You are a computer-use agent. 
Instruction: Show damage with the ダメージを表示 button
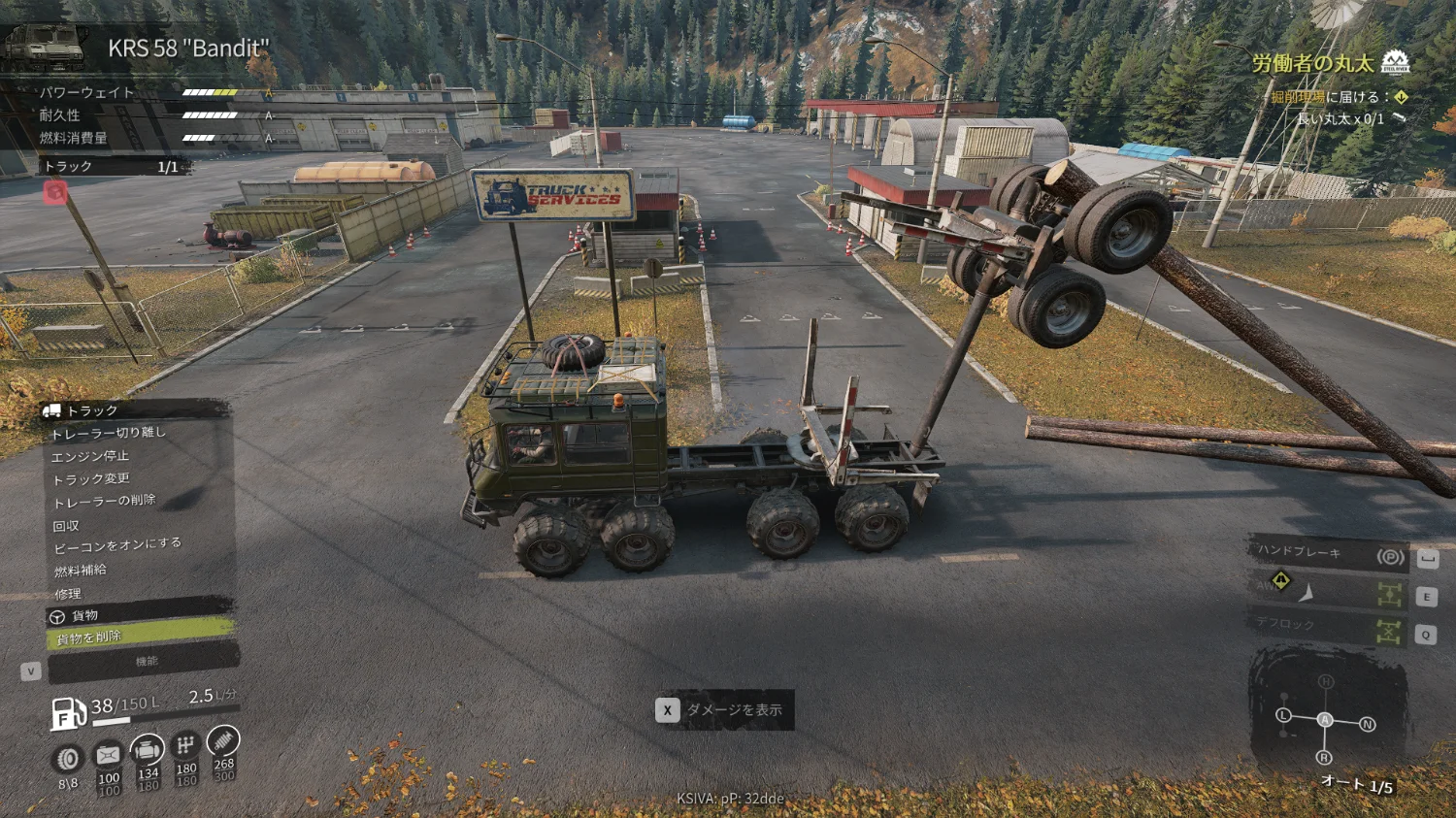(x=724, y=710)
